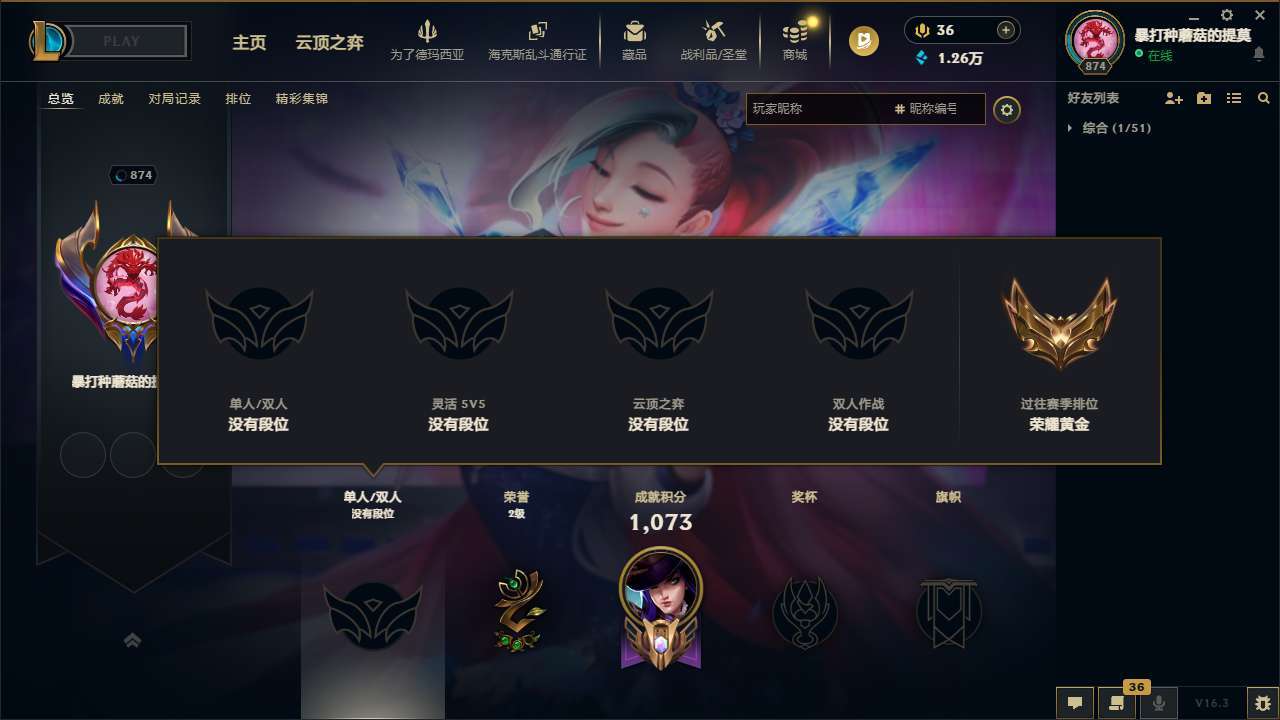Switch to the 排位 tab
1280x720 pixels.
[239, 98]
